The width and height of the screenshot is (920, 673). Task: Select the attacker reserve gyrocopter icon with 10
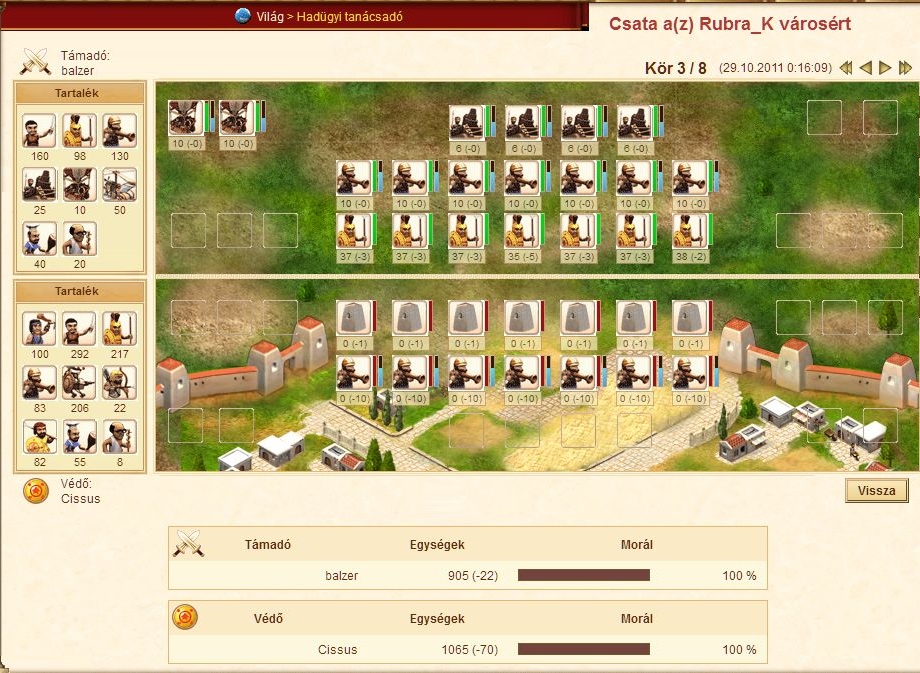80,184
